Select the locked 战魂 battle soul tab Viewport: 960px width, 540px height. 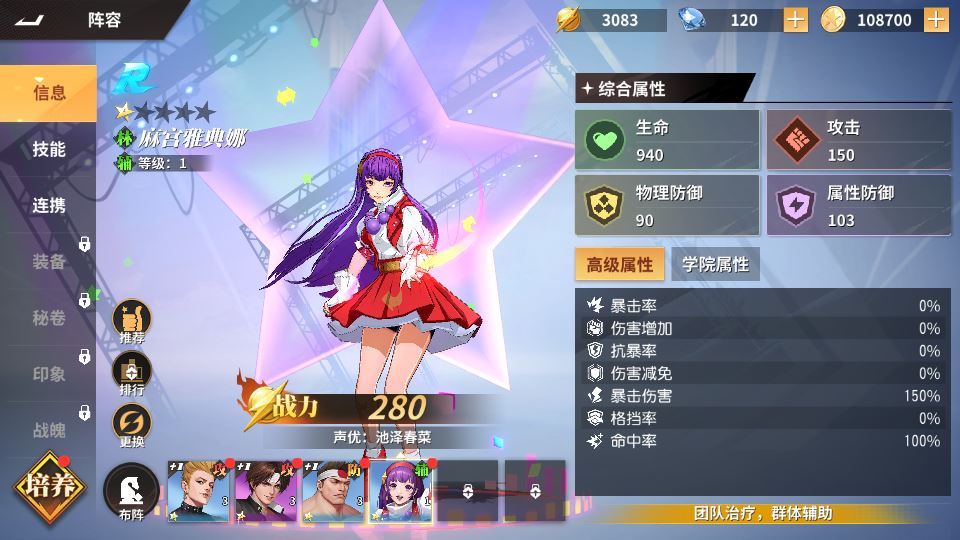[x=49, y=430]
